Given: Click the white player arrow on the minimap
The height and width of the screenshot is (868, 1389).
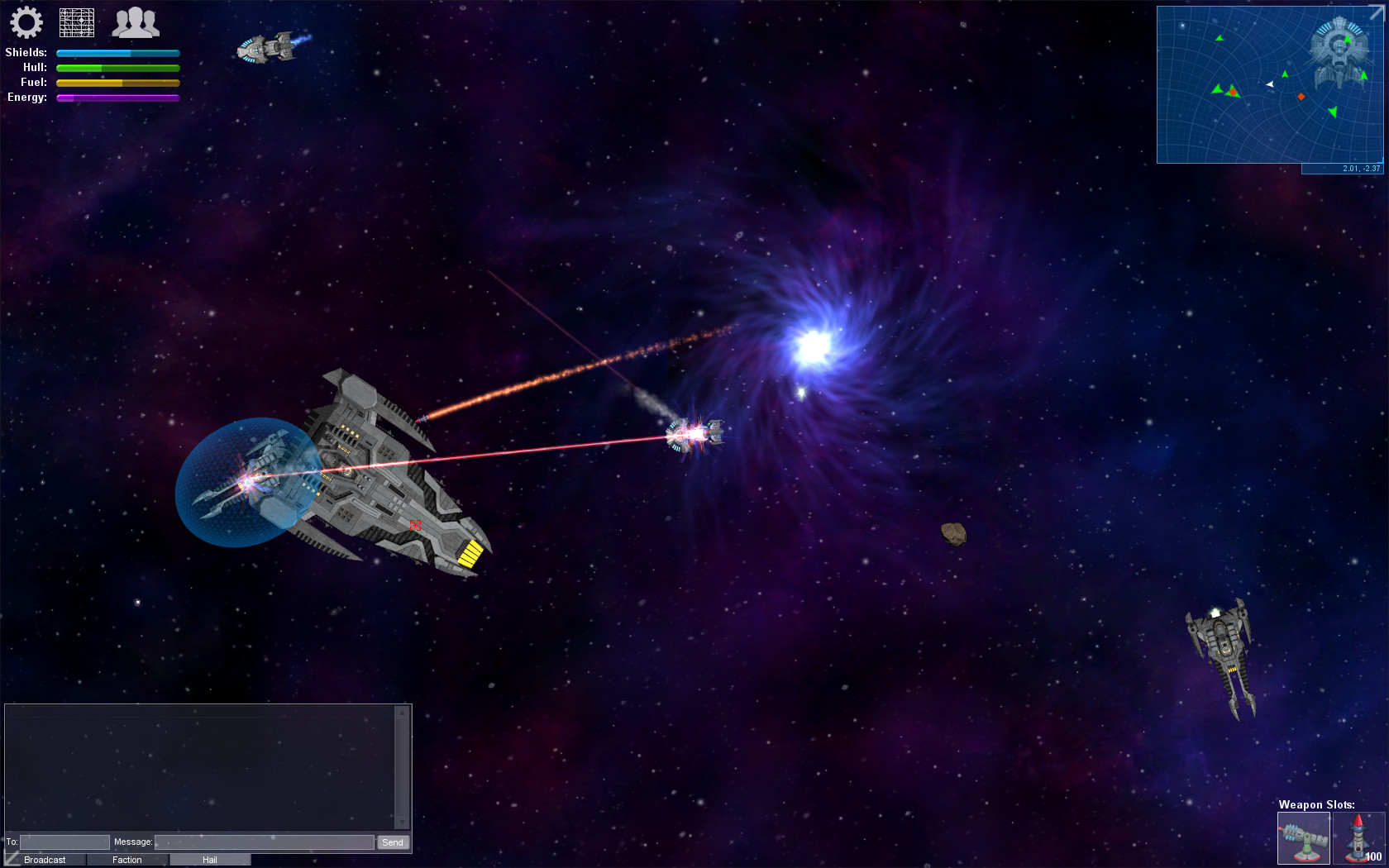Looking at the screenshot, I should coord(1270,84).
